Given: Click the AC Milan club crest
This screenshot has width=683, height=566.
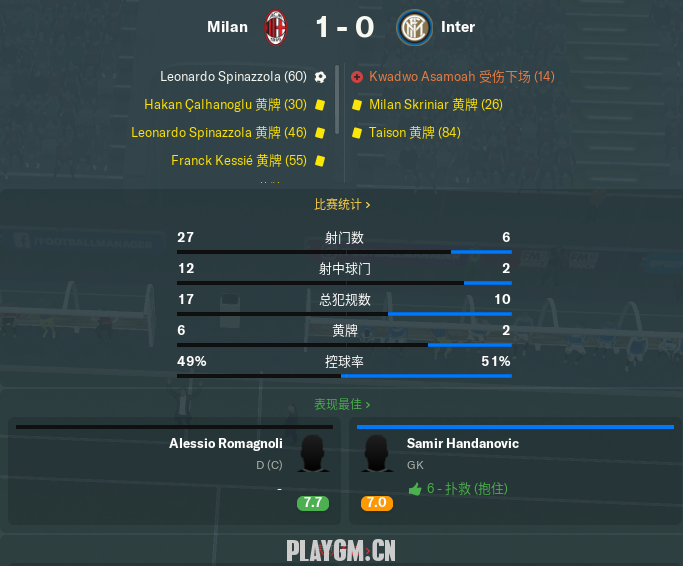Looking at the screenshot, I should click(275, 27).
